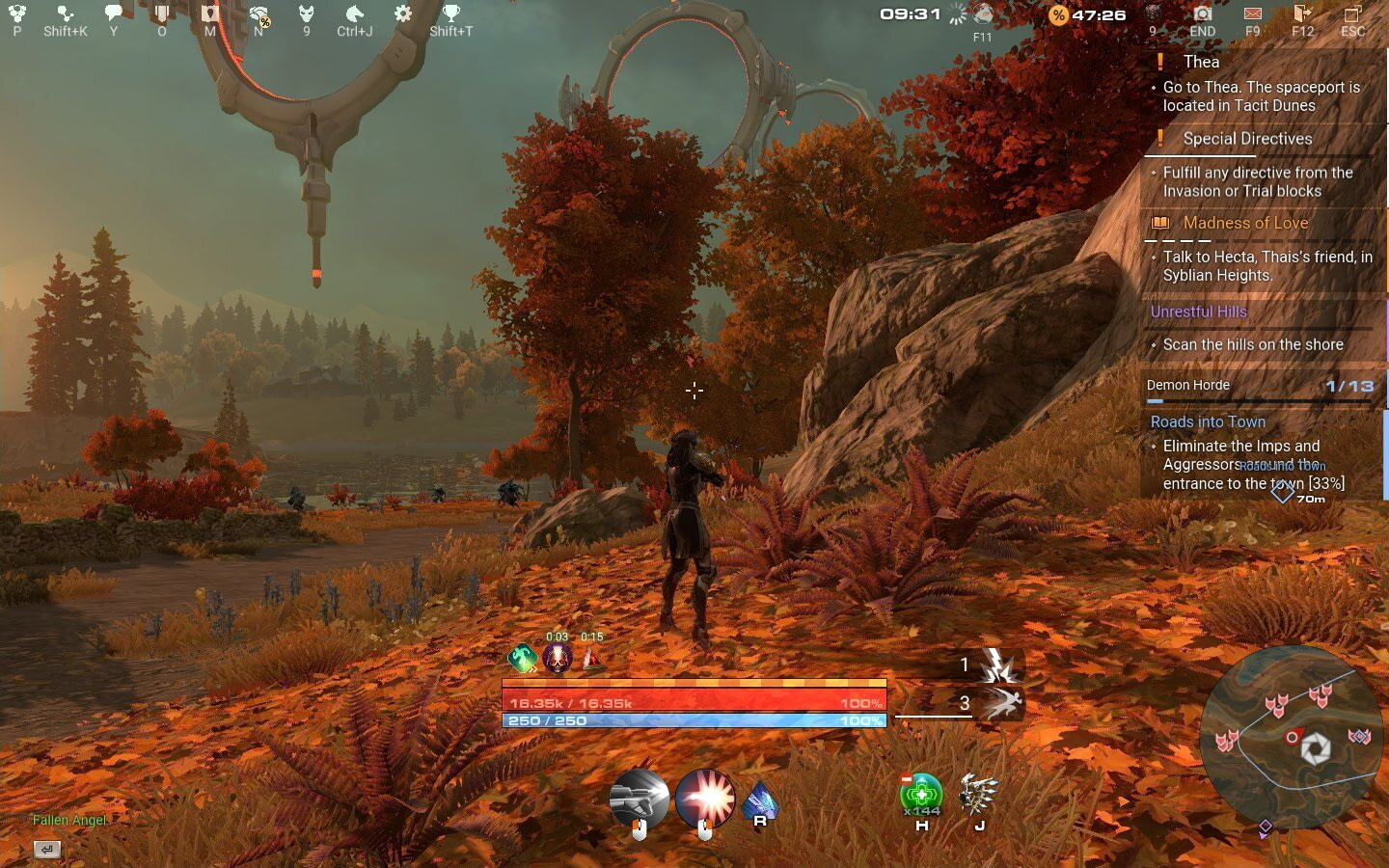Open the ESC game menu
This screenshot has height=868, width=1389.
click(1353, 16)
